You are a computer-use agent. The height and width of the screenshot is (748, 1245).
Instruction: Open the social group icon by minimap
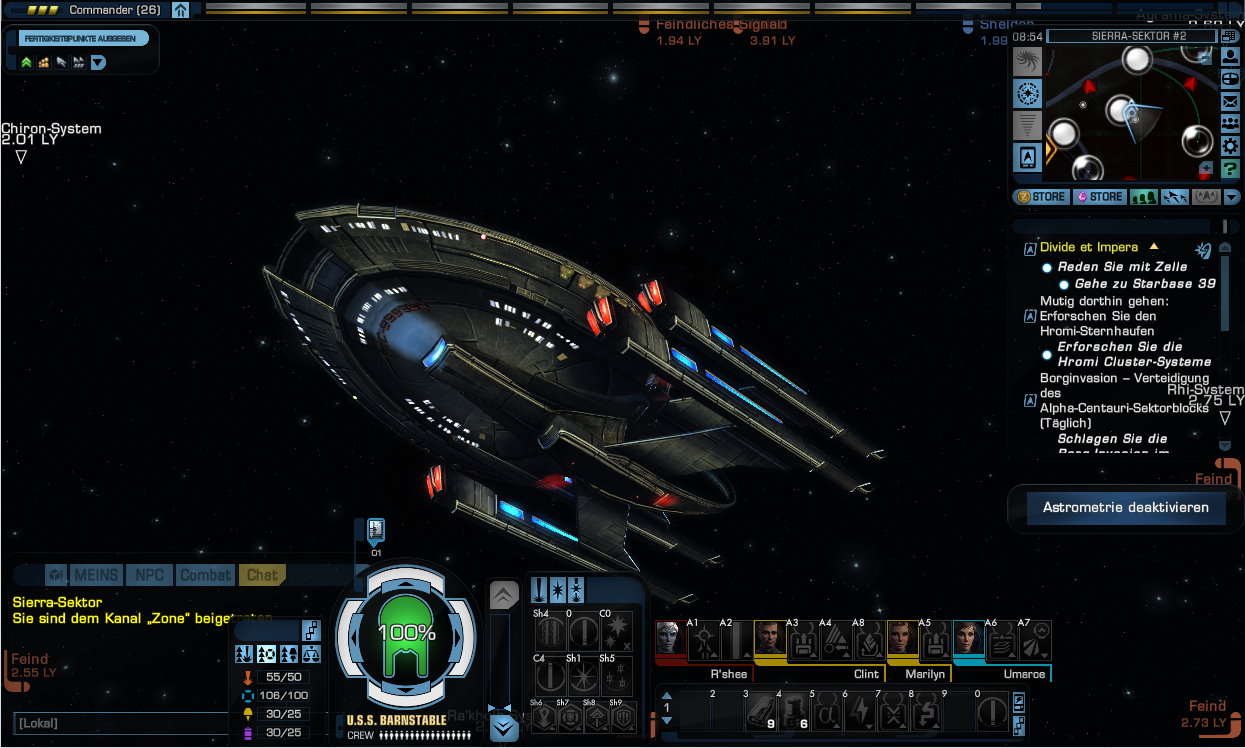(x=1230, y=124)
